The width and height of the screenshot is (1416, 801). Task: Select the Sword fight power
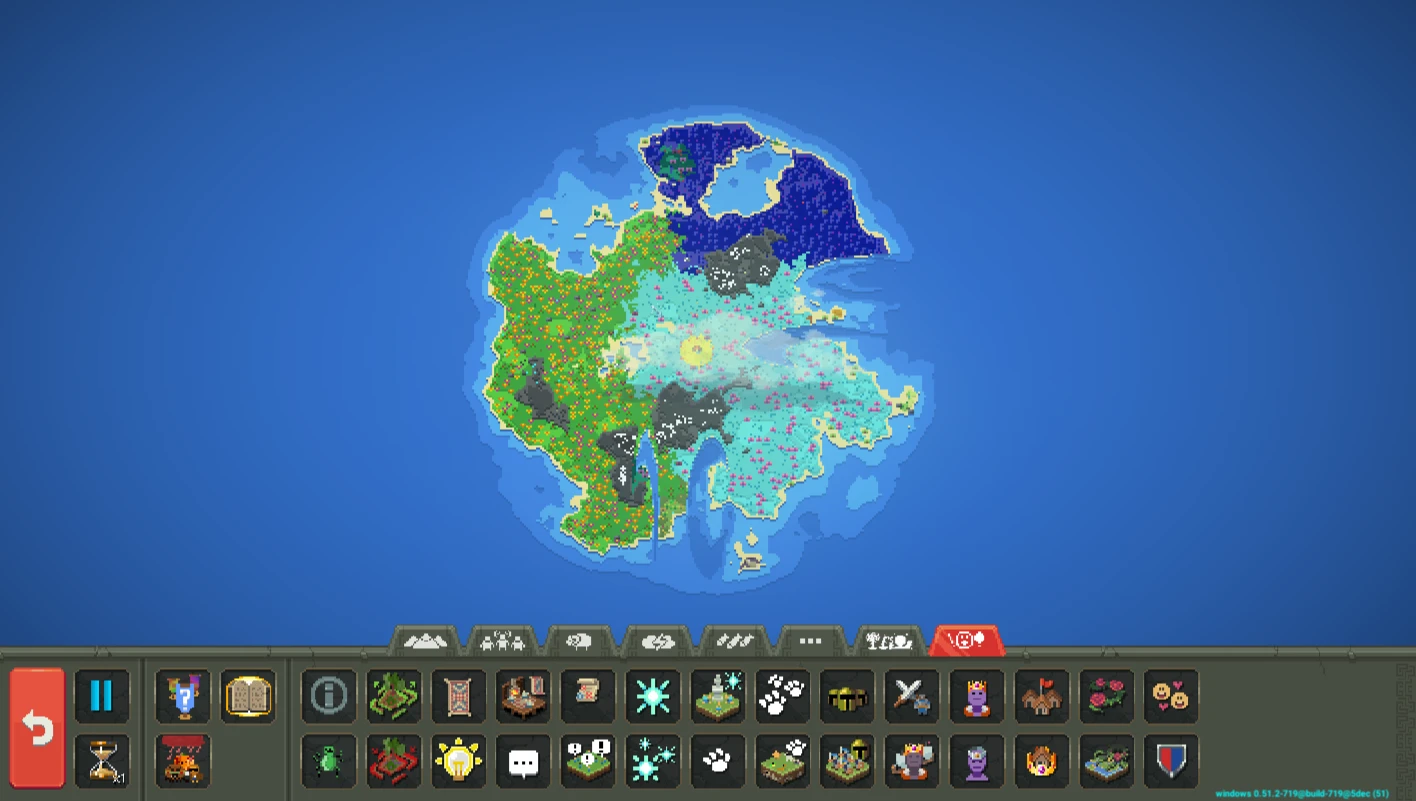click(913, 695)
